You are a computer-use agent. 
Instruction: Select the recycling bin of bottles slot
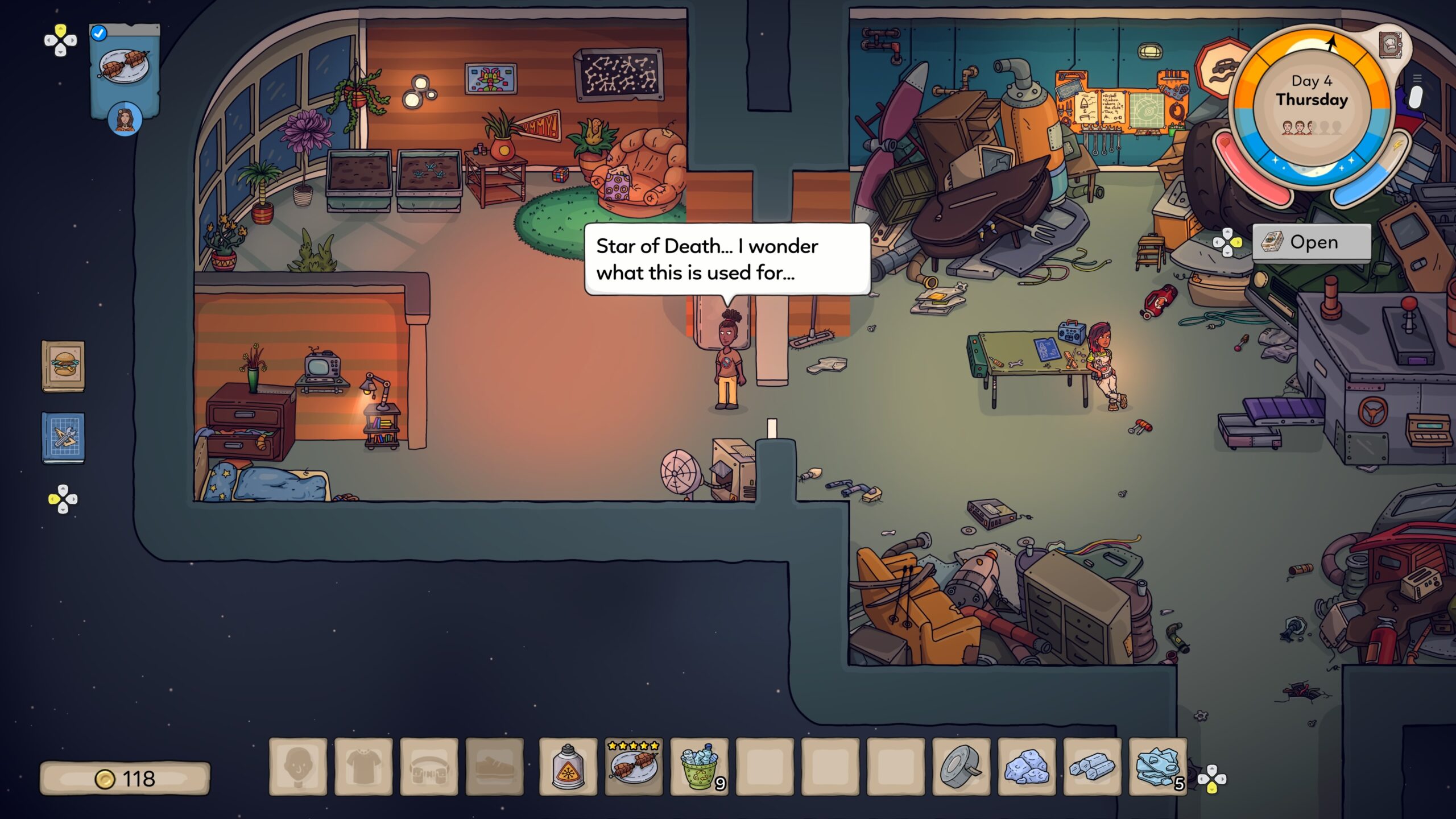click(699, 766)
